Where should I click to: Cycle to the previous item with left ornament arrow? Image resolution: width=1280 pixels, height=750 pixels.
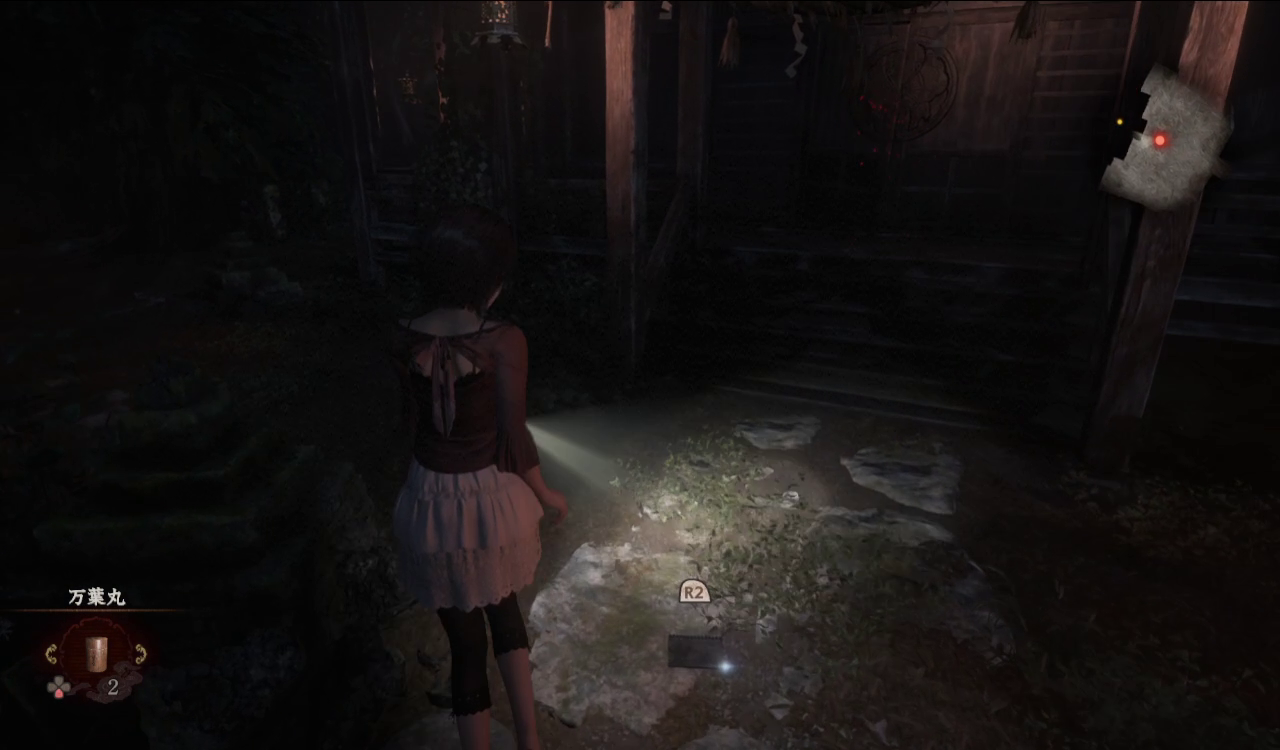click(x=51, y=655)
